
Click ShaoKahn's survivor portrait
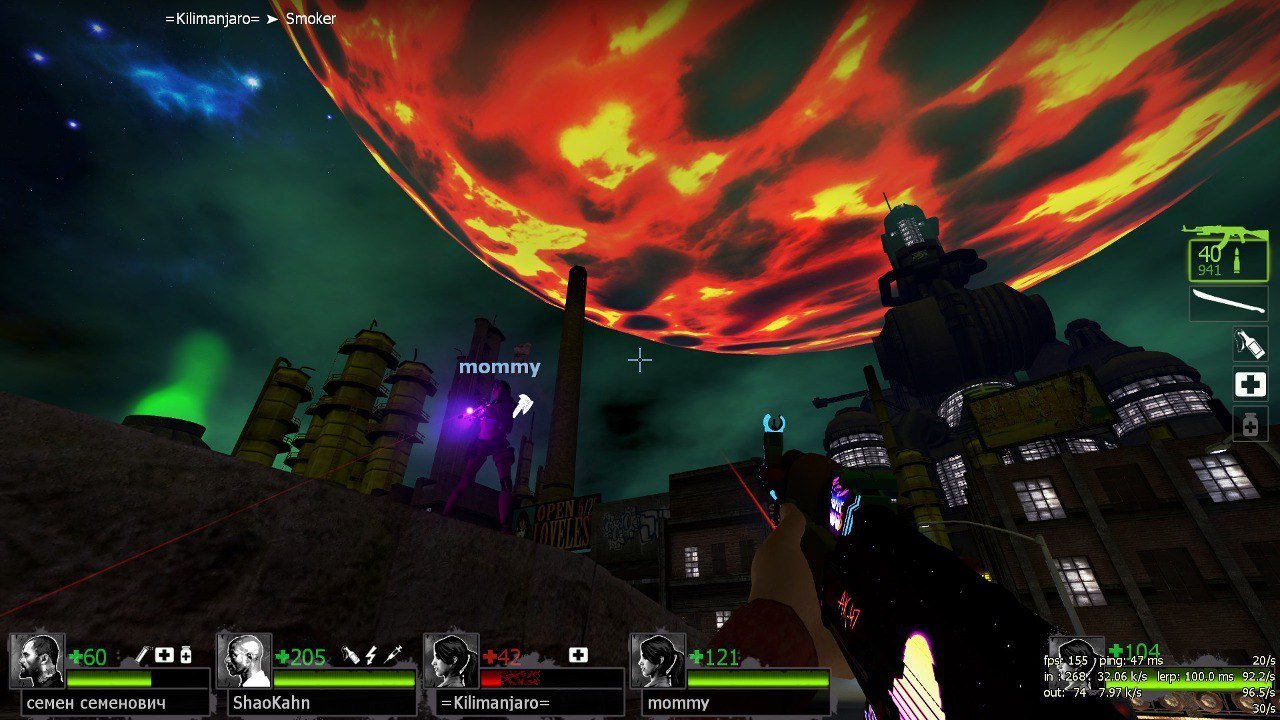[244, 660]
